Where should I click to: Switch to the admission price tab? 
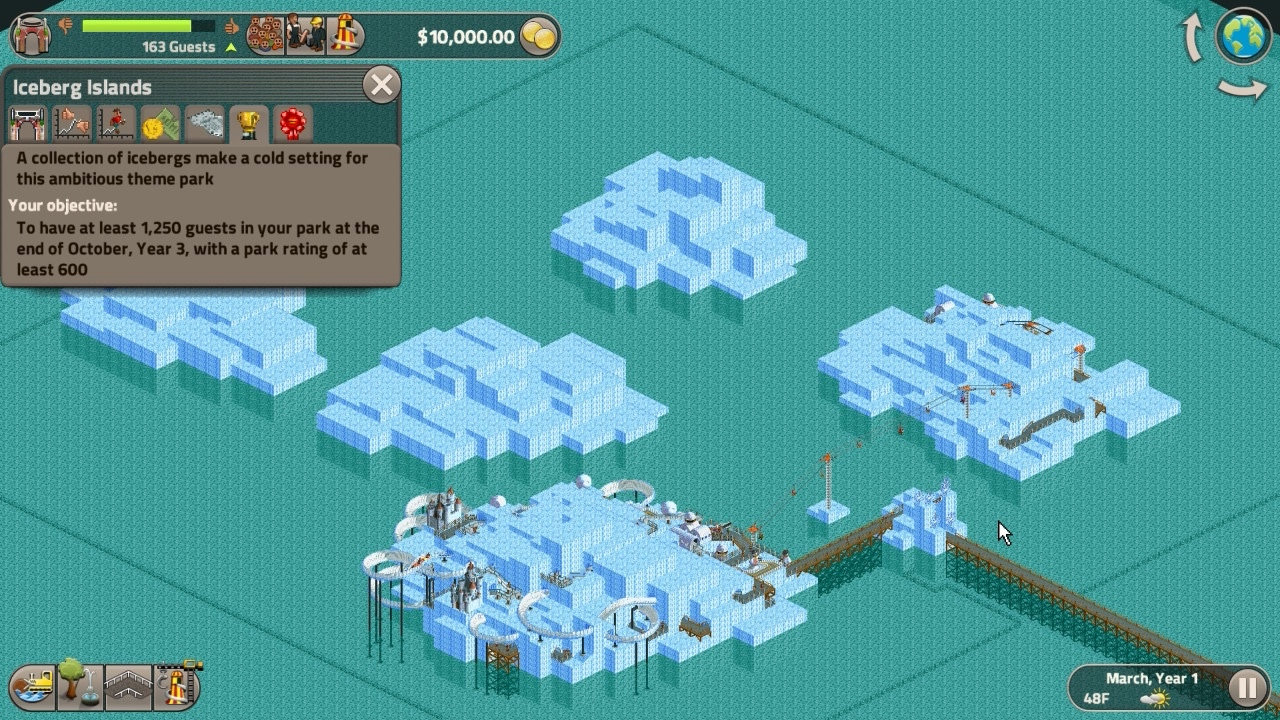[x=160, y=124]
